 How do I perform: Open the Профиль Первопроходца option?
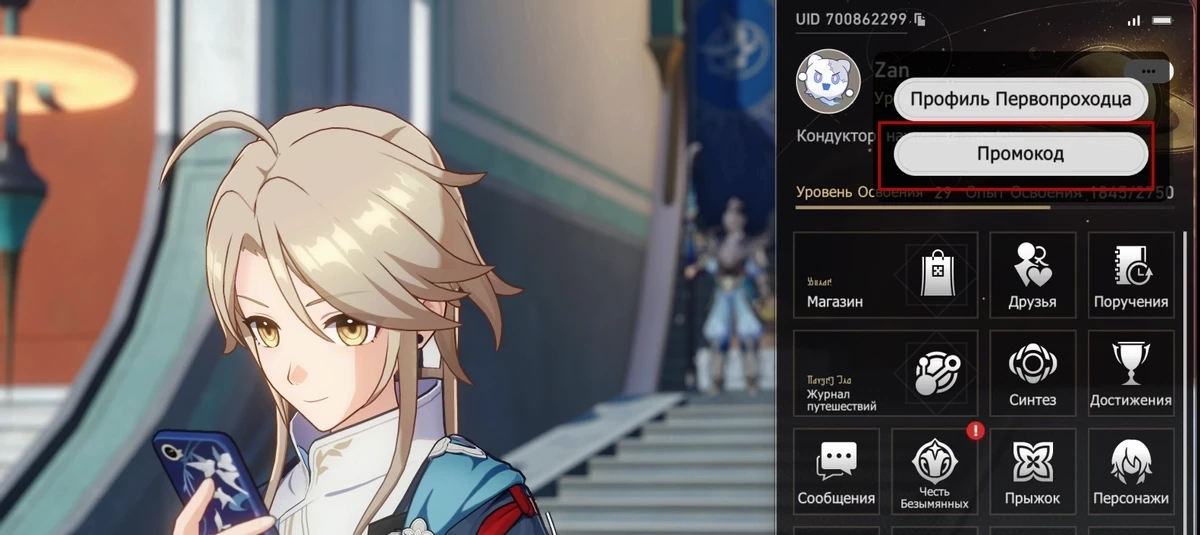(x=1020, y=99)
